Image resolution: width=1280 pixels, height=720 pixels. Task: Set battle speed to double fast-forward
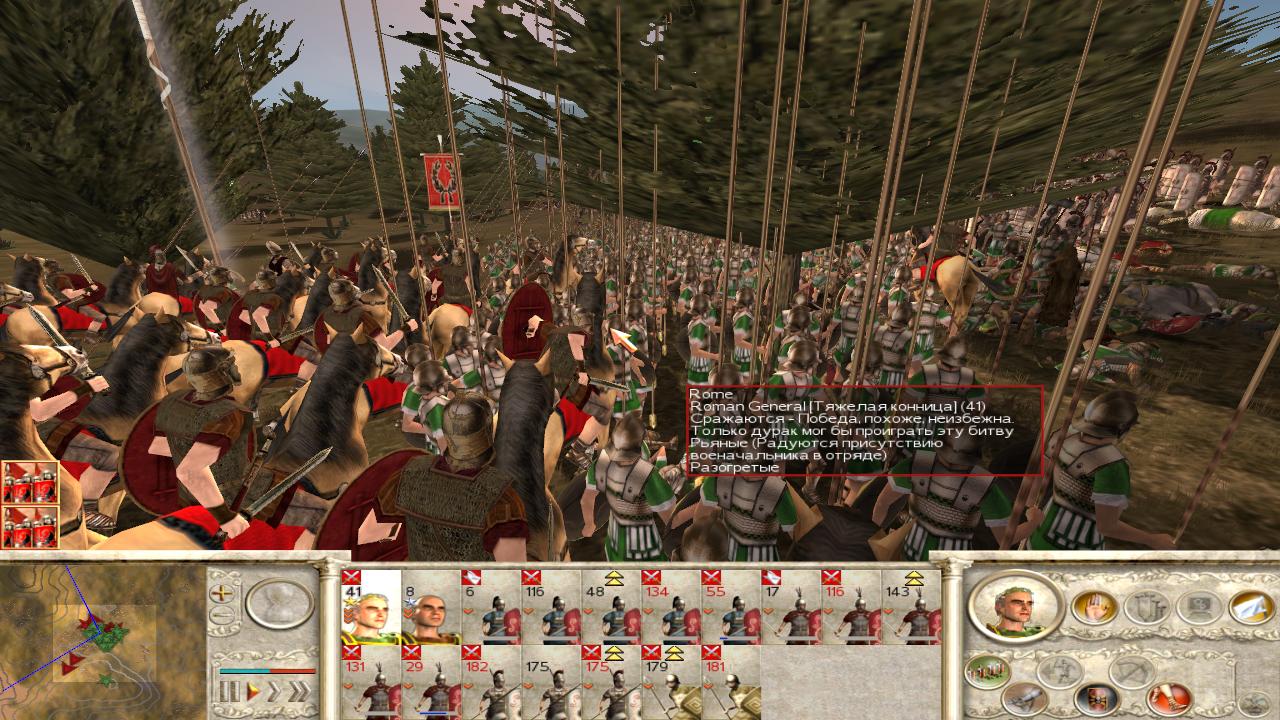[277, 691]
